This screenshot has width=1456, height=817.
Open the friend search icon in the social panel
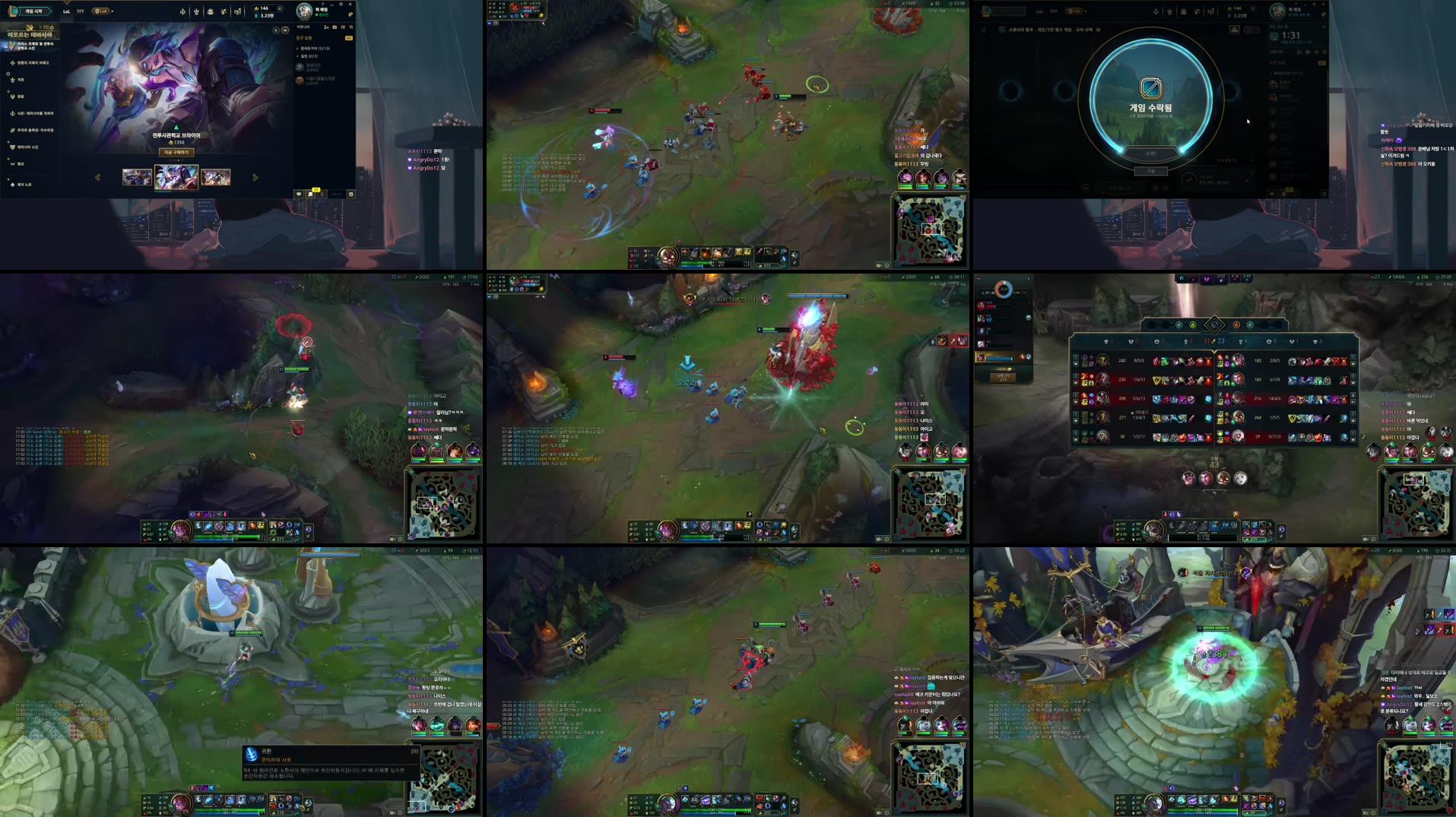coord(351,27)
